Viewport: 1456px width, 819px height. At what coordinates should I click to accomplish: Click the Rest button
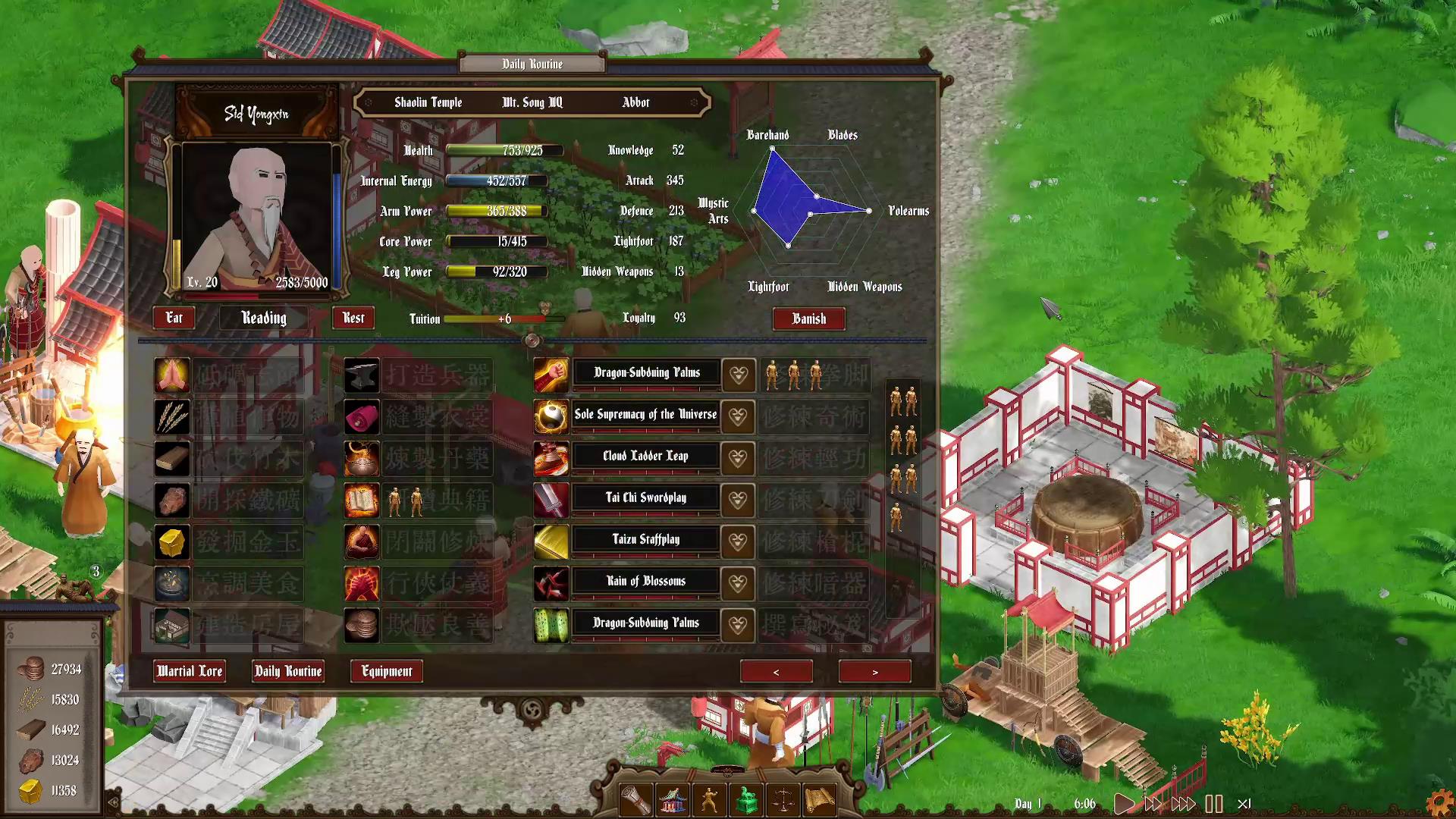(x=353, y=318)
